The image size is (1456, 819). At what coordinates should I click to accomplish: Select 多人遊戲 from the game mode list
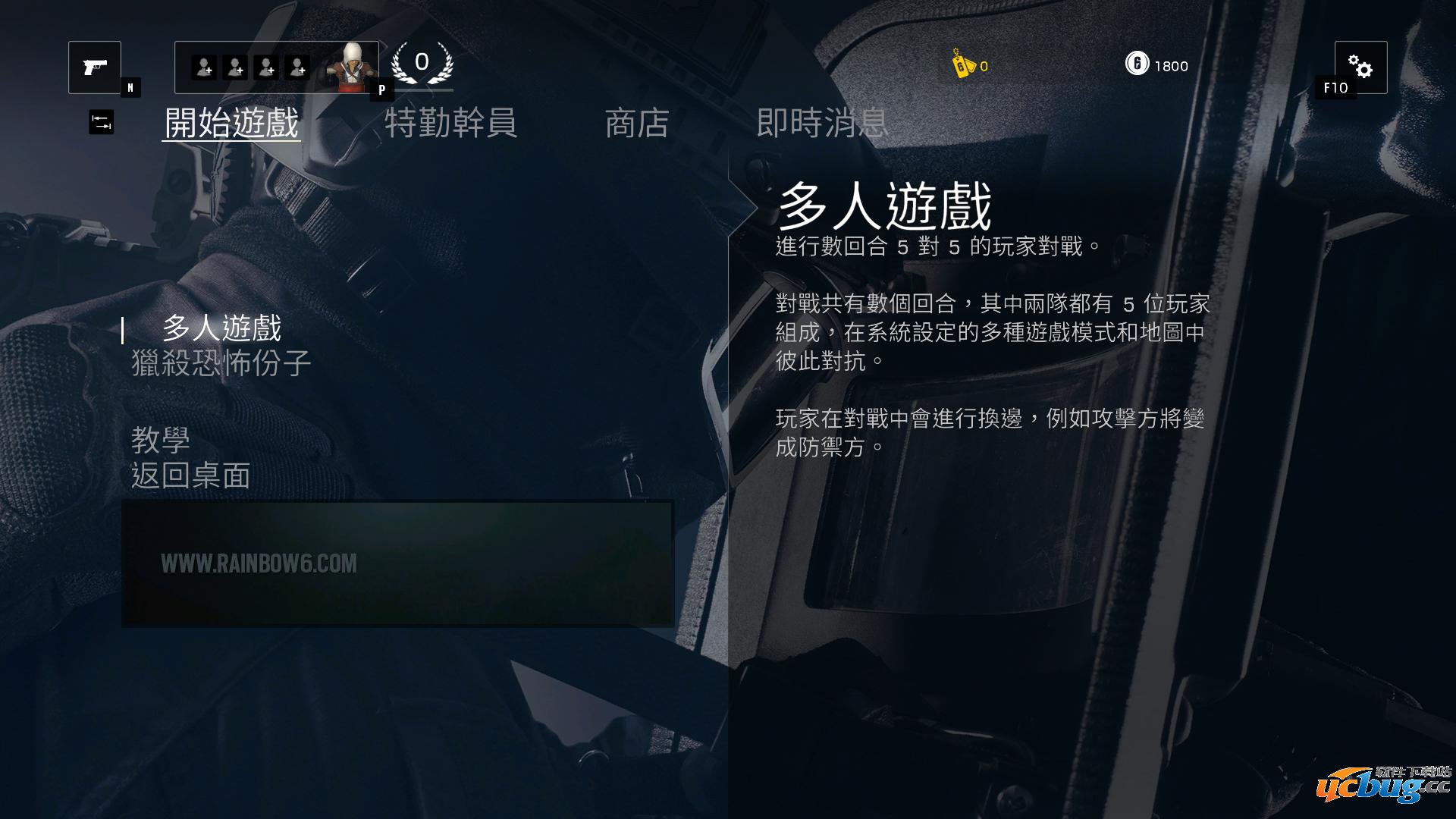[x=222, y=329]
